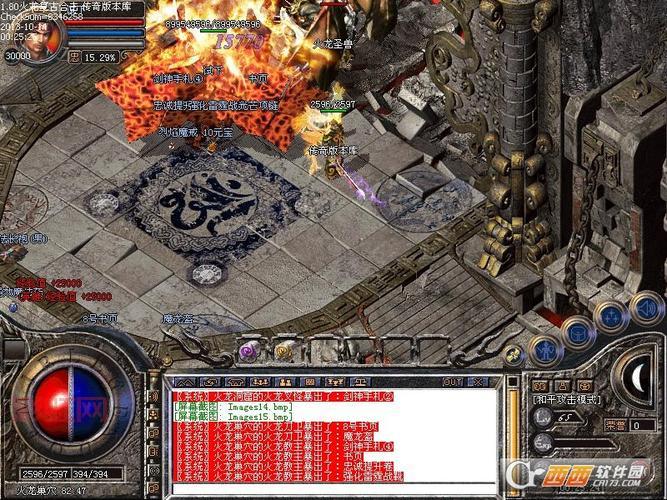Open the skills round button with sparkles
This screenshot has height=500, width=667.
[610, 317]
